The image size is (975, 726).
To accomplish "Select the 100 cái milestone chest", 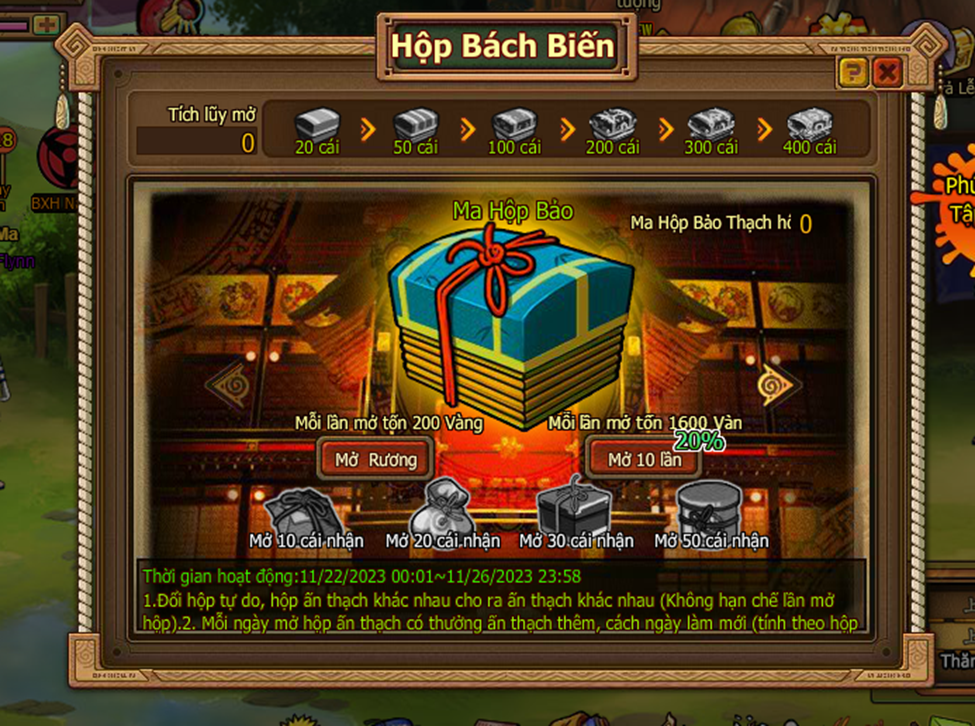I will pos(514,125).
